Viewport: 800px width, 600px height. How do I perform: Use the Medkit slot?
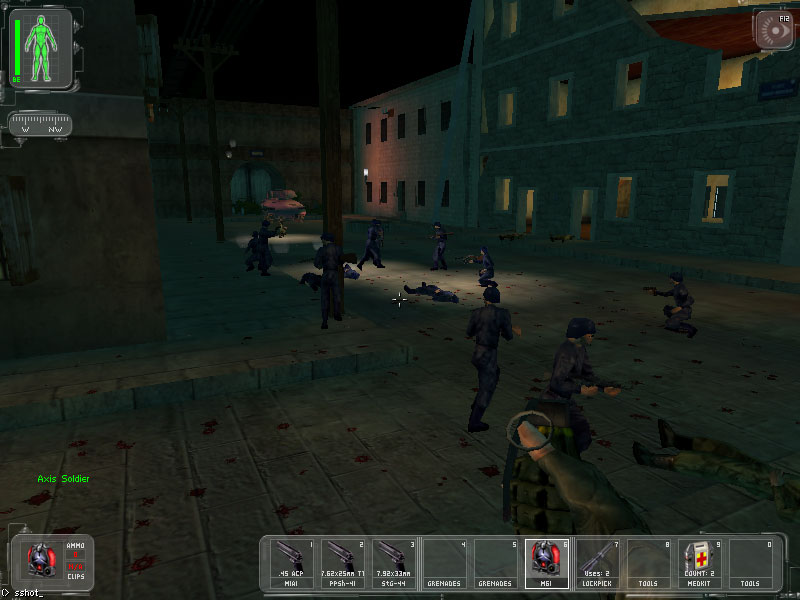point(699,563)
